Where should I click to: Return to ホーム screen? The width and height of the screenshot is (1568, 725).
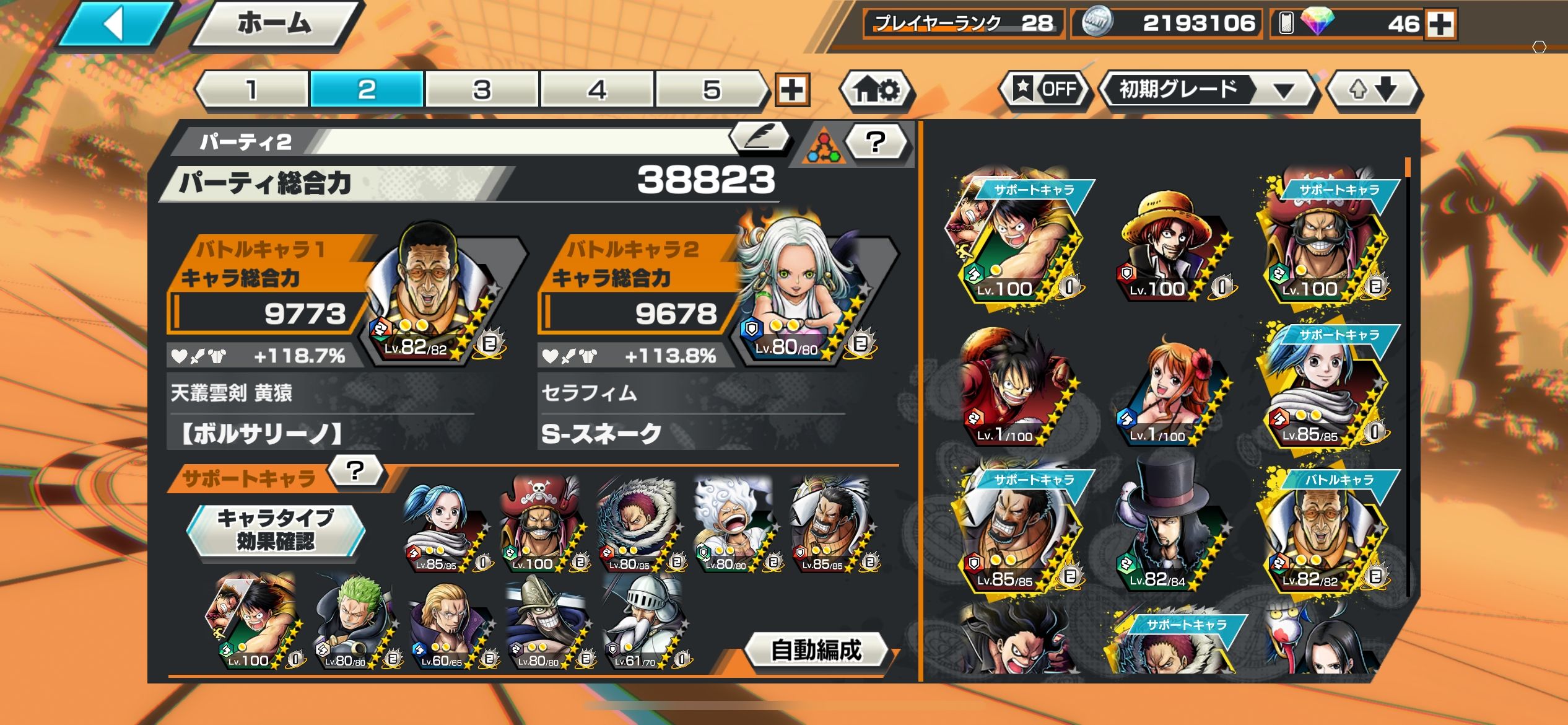pyautogui.click(x=274, y=25)
